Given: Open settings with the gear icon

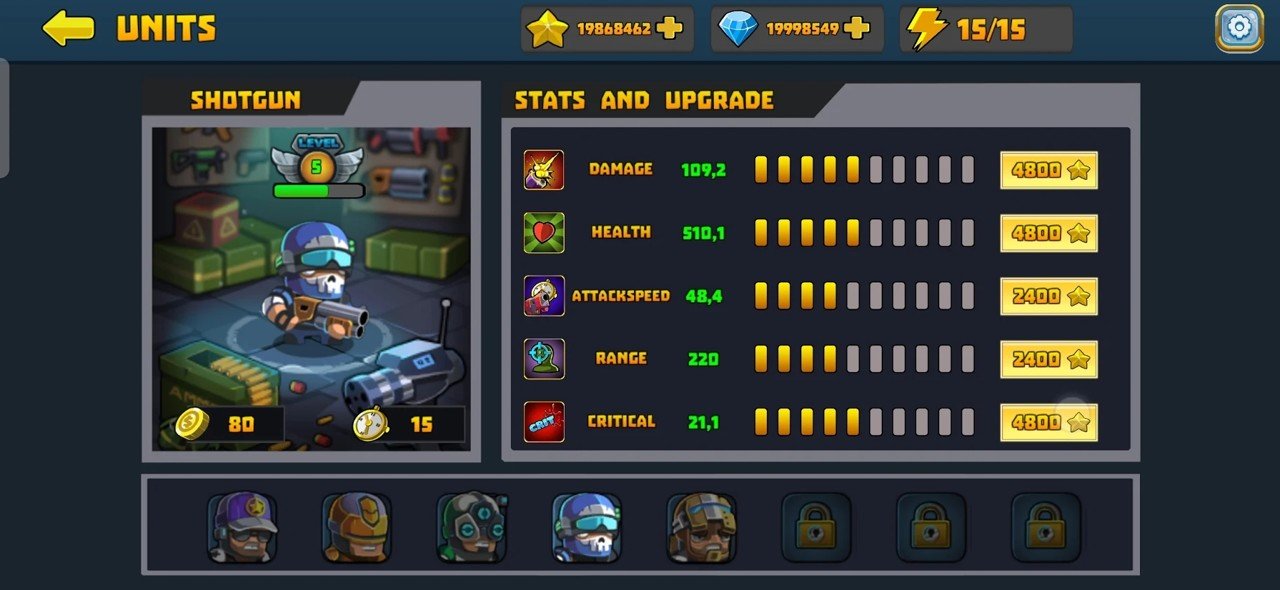Looking at the screenshot, I should [x=1239, y=28].
